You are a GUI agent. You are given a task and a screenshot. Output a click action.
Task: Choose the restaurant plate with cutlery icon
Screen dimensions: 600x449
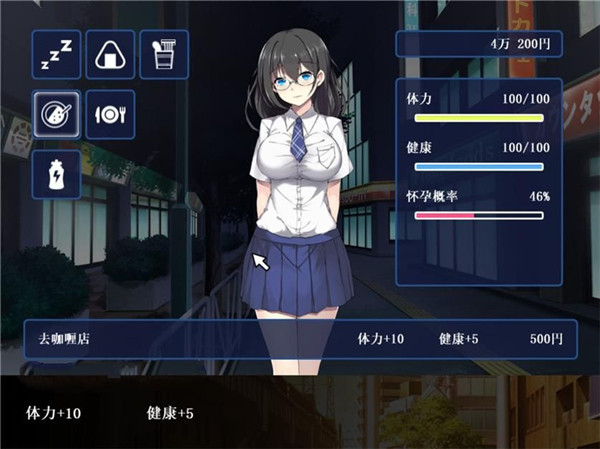110,114
